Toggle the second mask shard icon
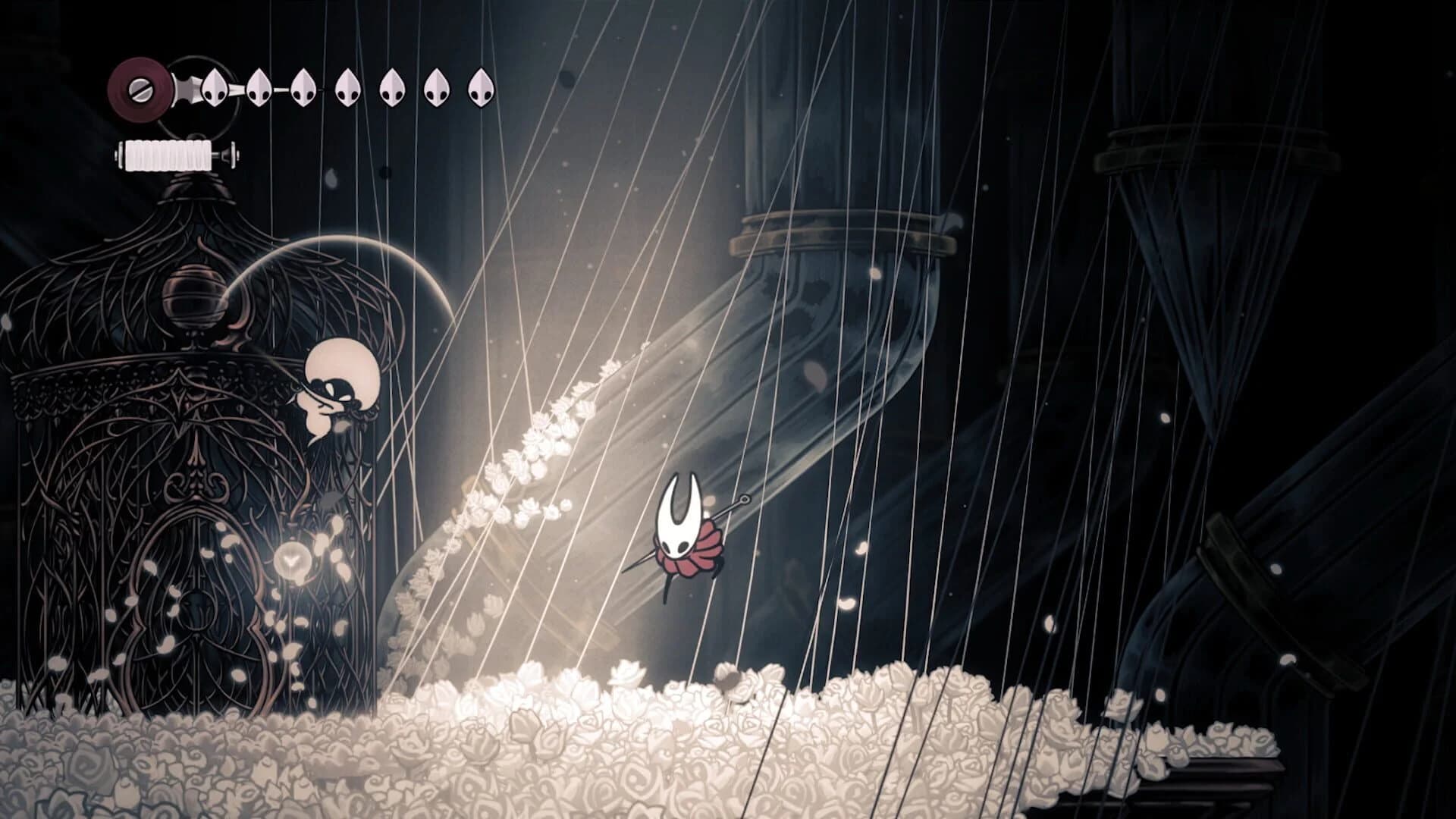The image size is (1456, 819). pos(259,89)
